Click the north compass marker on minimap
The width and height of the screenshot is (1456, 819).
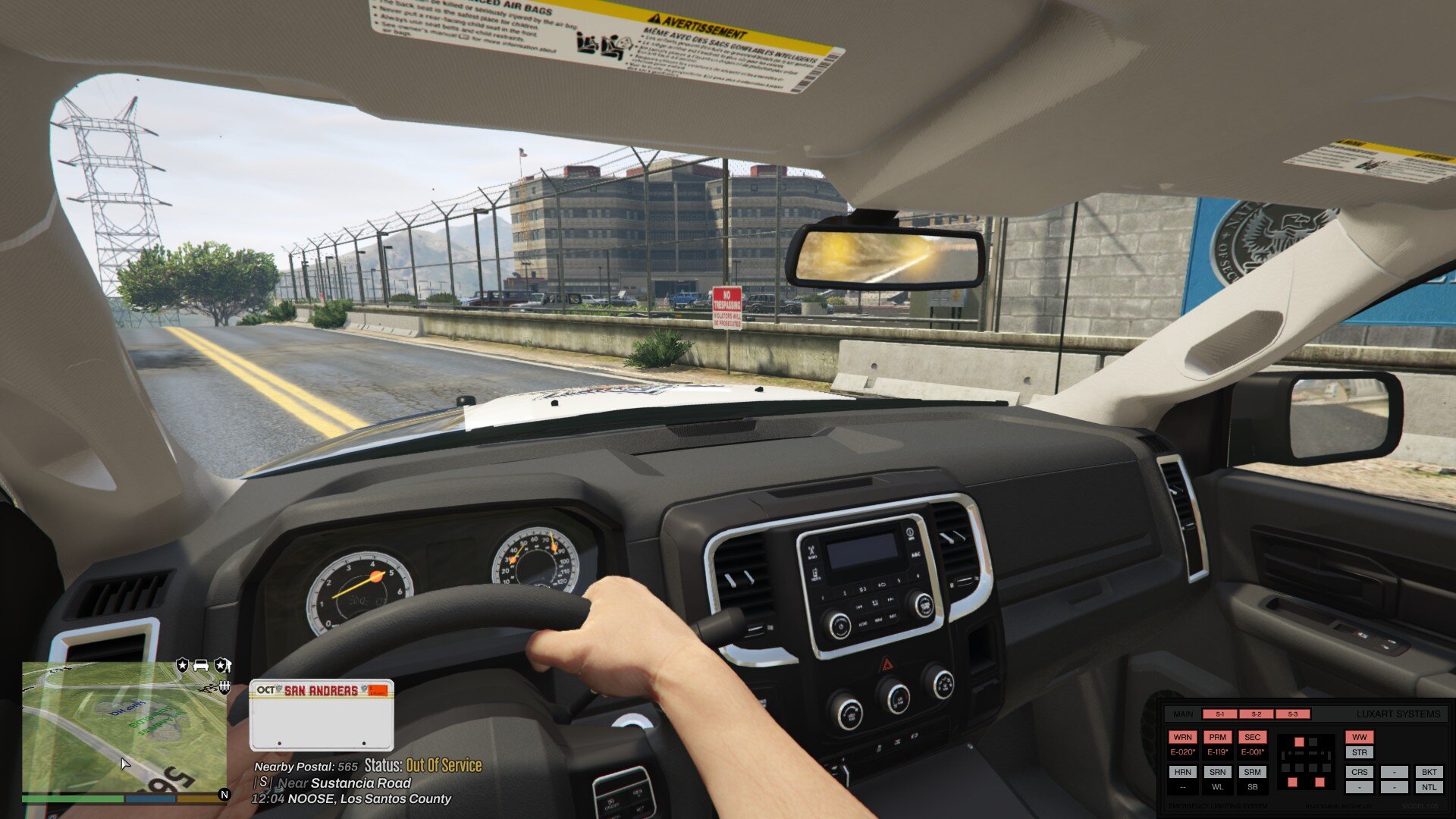click(224, 795)
